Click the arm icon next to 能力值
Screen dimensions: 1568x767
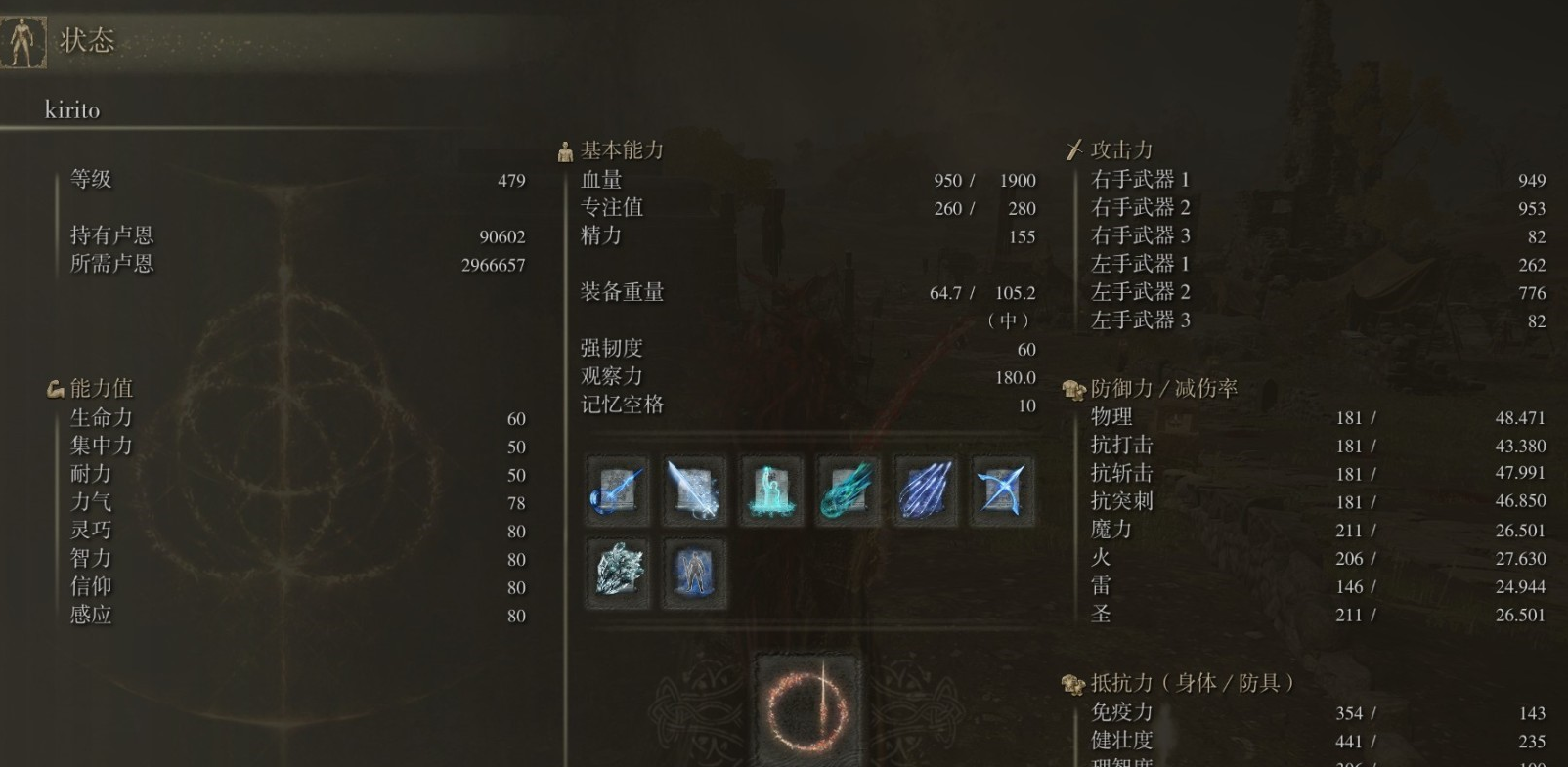point(55,387)
